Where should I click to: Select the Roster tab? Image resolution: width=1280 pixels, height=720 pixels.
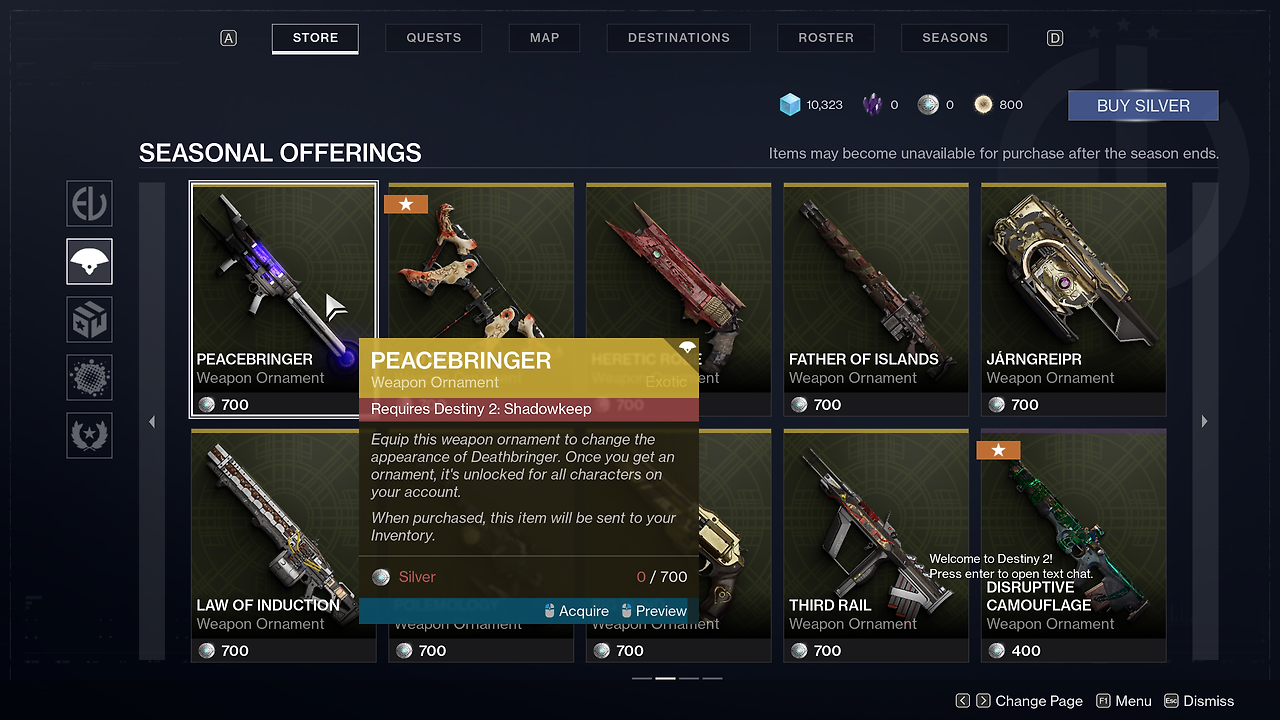point(826,38)
